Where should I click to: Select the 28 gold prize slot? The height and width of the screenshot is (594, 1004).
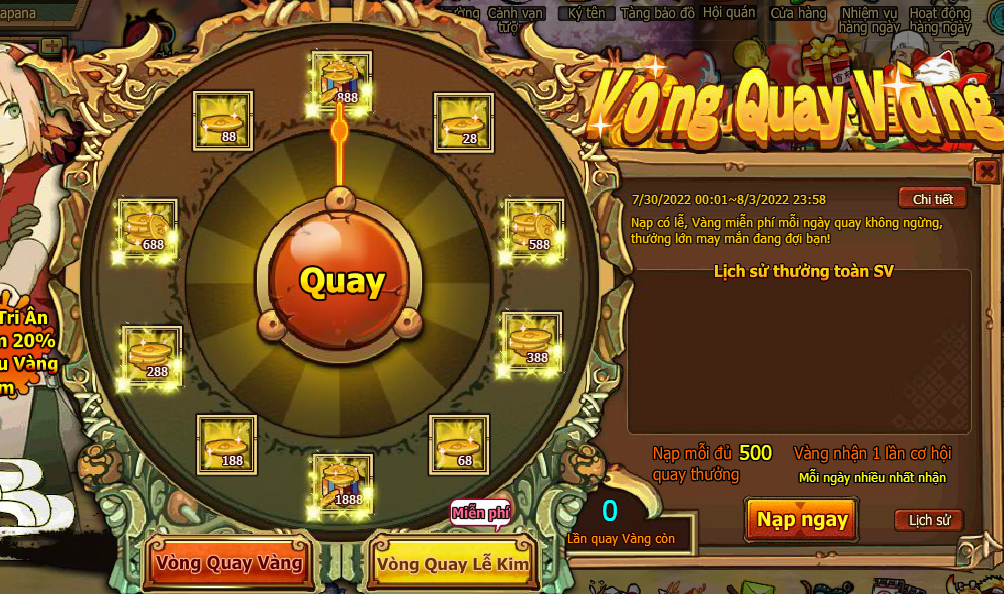[463, 123]
